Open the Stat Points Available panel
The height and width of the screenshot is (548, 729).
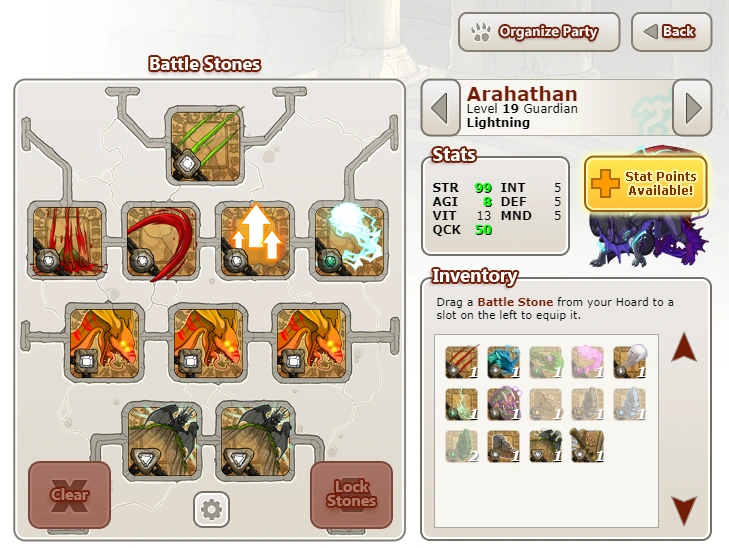[645, 183]
